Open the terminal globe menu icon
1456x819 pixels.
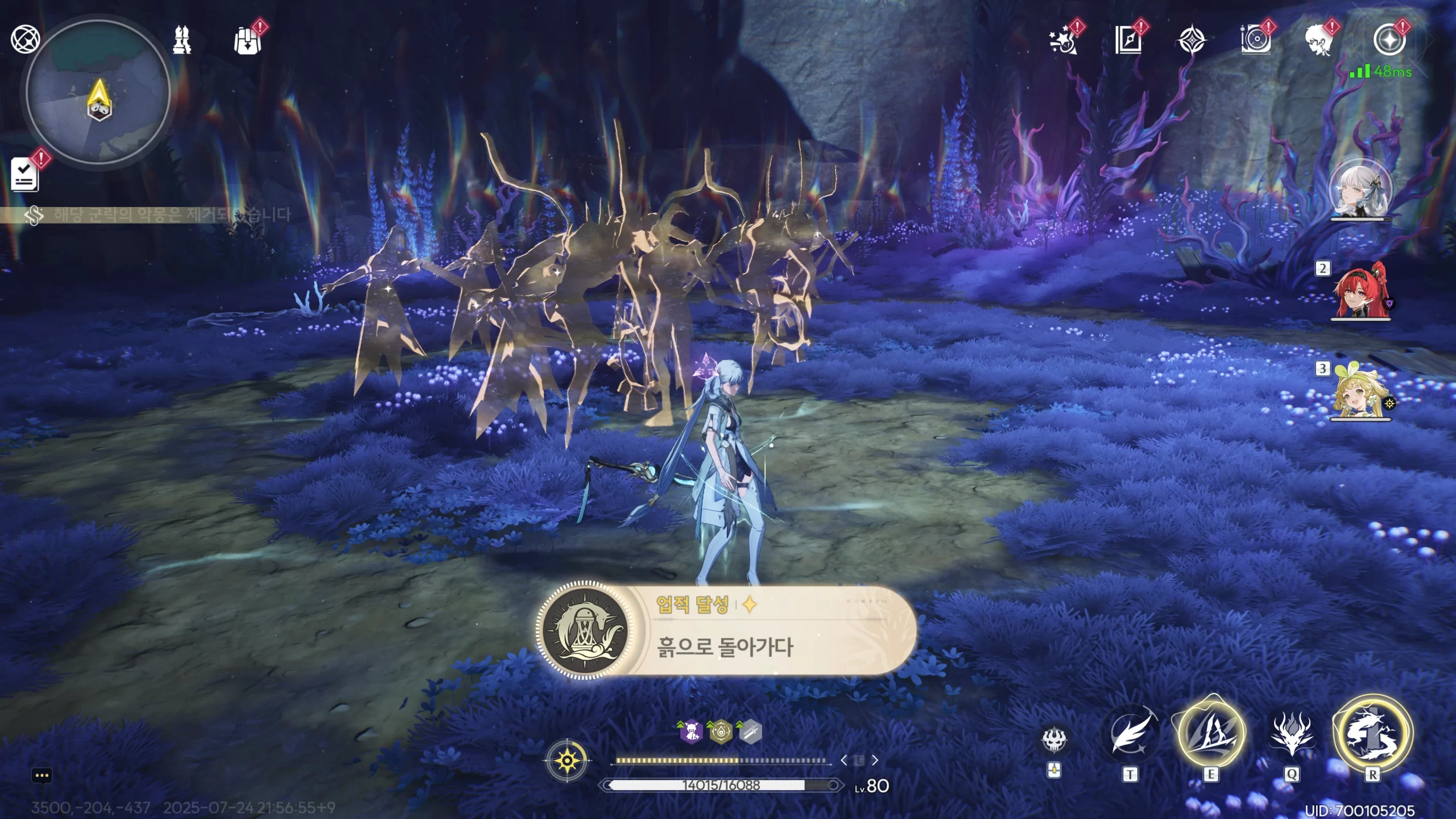point(26,39)
